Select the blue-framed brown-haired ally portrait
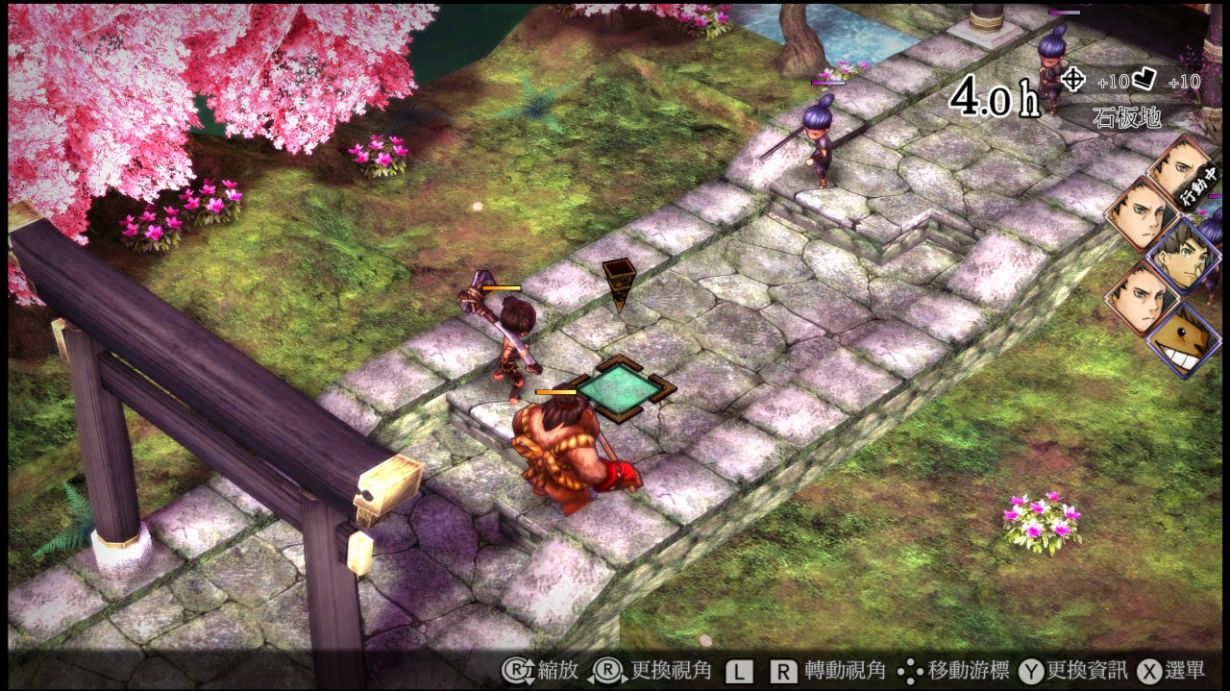This screenshot has height=691, width=1230. tap(1183, 255)
